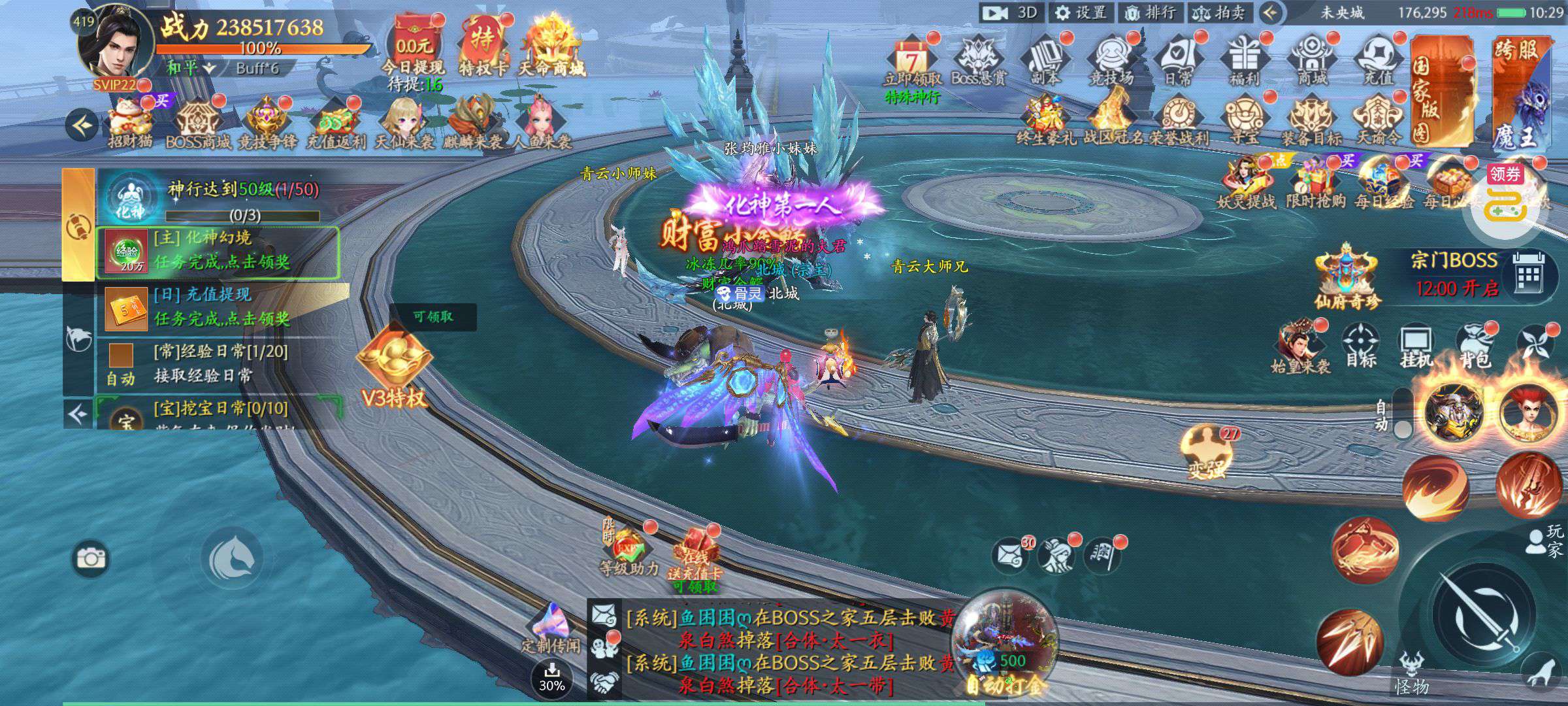Enter the 竞技场 arena
Viewport: 1568px width, 706px height.
[1111, 60]
